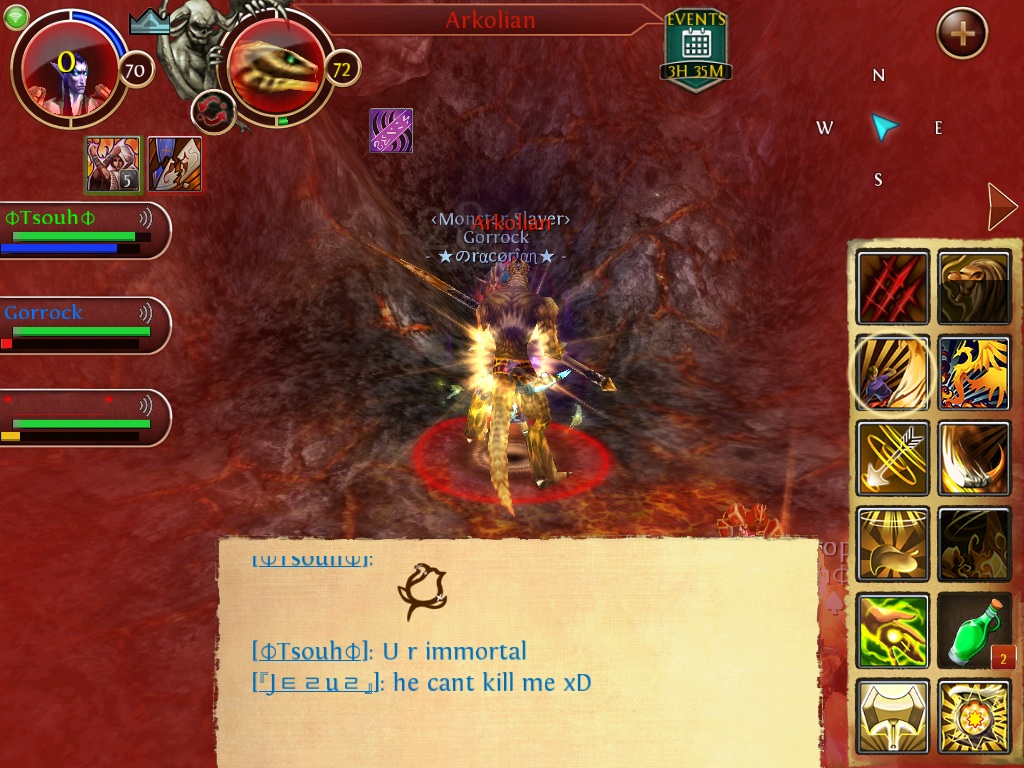This screenshot has width=1024, height=768.
Task: Tap the red target-swap arrows button
Action: (212, 110)
